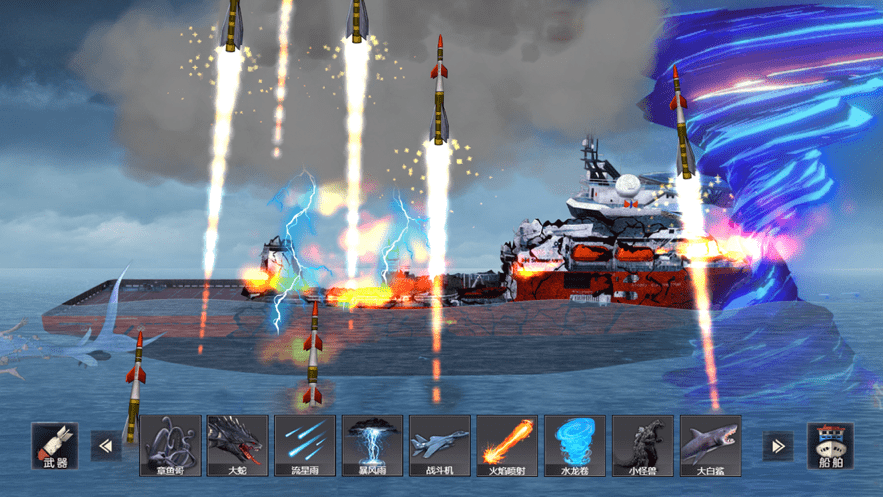Show previous disasters with the left arrow
Viewport: 883px width, 497px height.
(x=105, y=446)
